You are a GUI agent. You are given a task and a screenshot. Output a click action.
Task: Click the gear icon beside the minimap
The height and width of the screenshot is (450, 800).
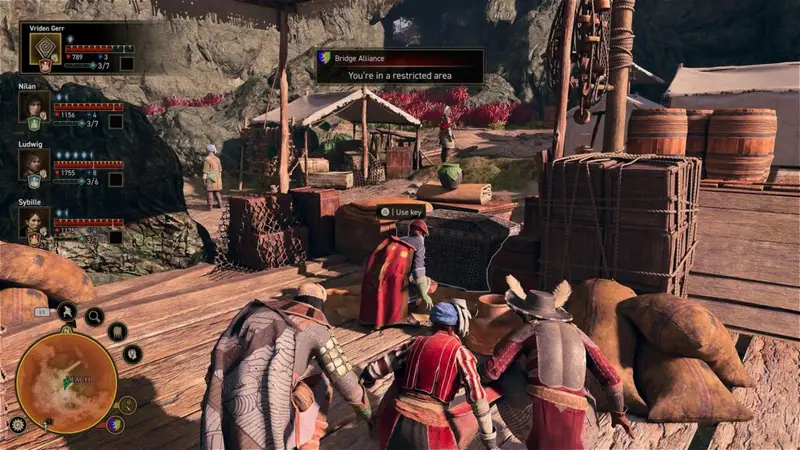click(x=17, y=423)
